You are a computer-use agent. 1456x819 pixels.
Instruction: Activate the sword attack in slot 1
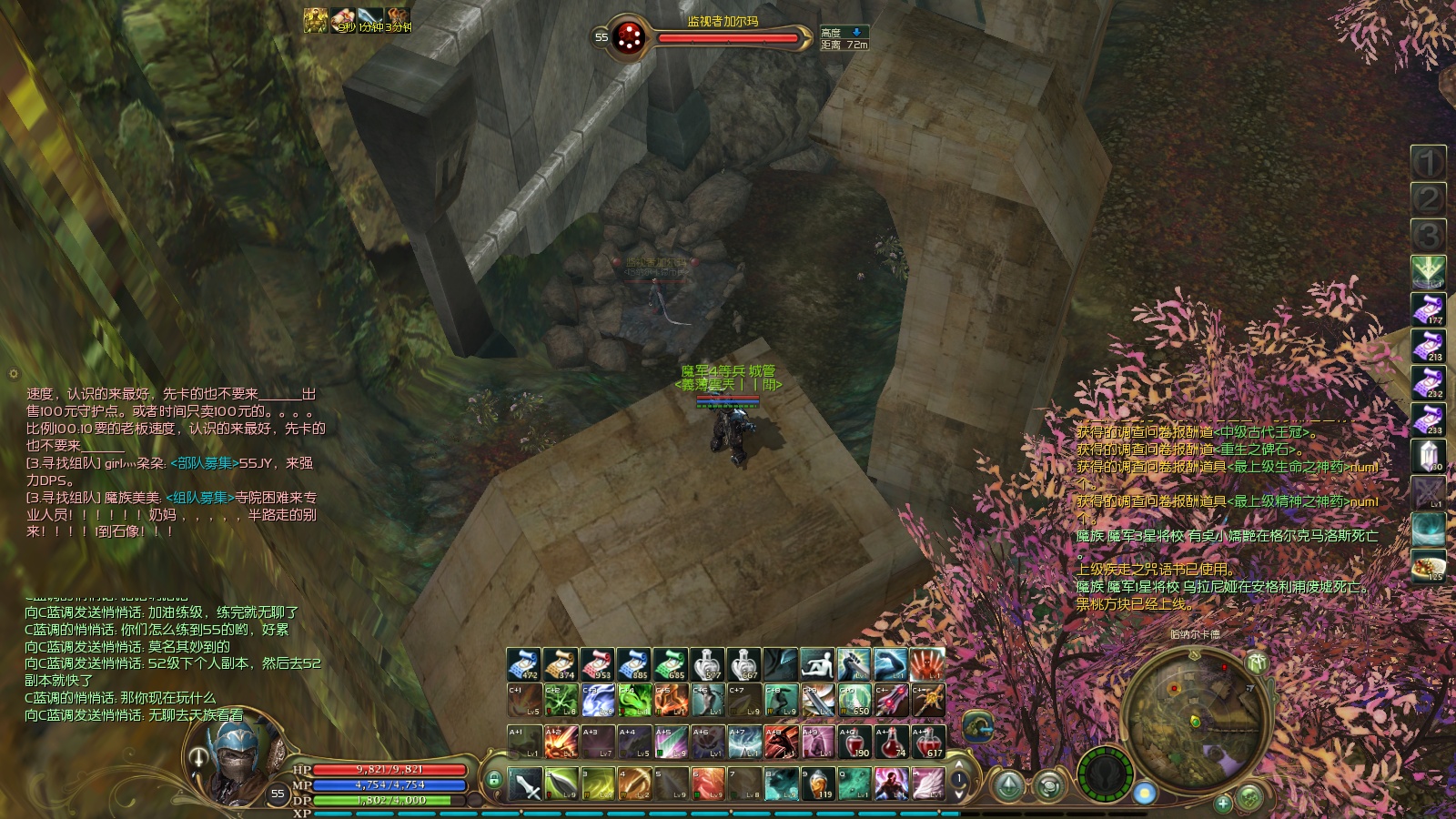pos(525,784)
